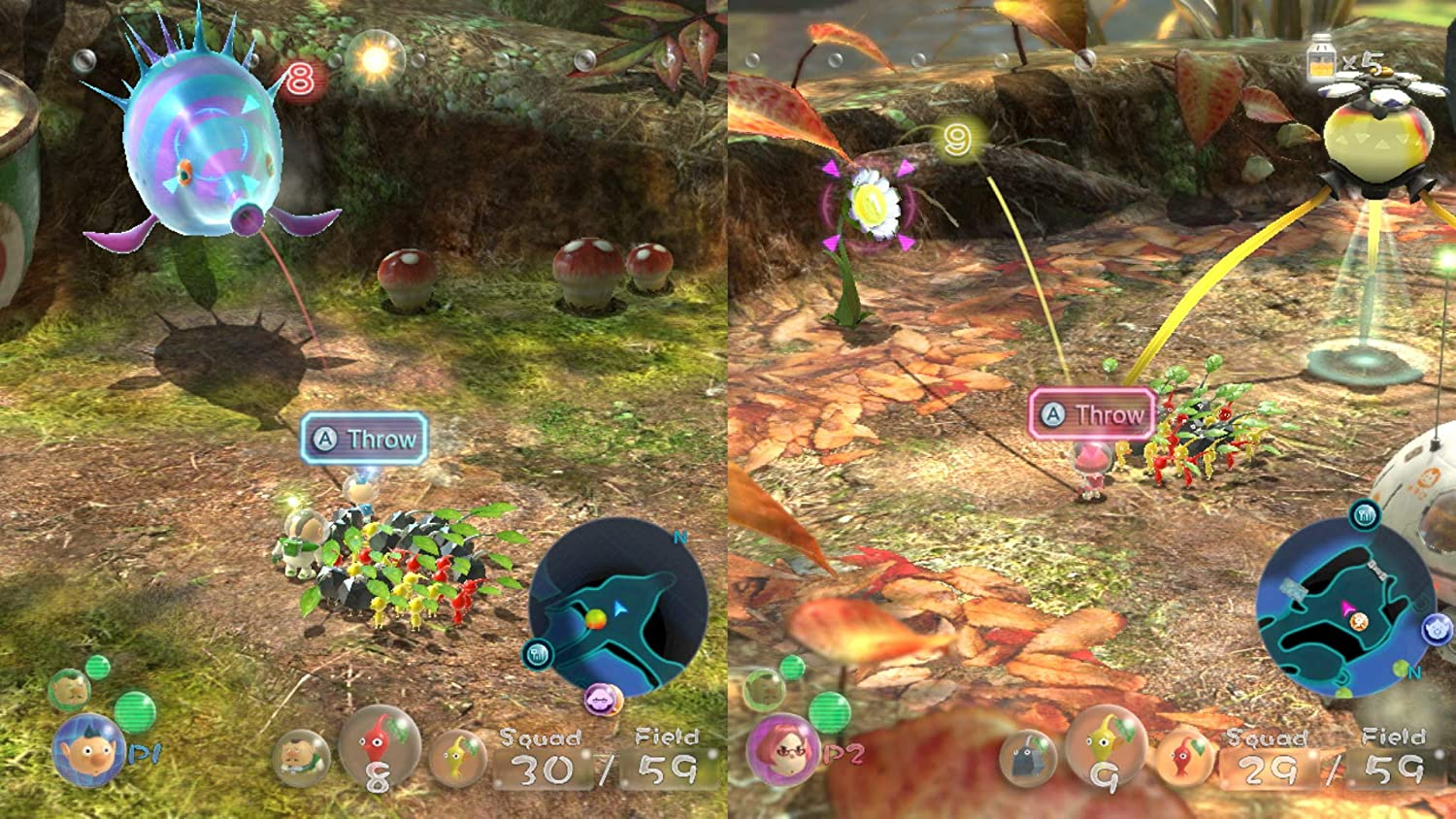Viewport: 1456px width, 819px height.
Task: Select the pink arrow on right radar
Action: tap(1347, 606)
